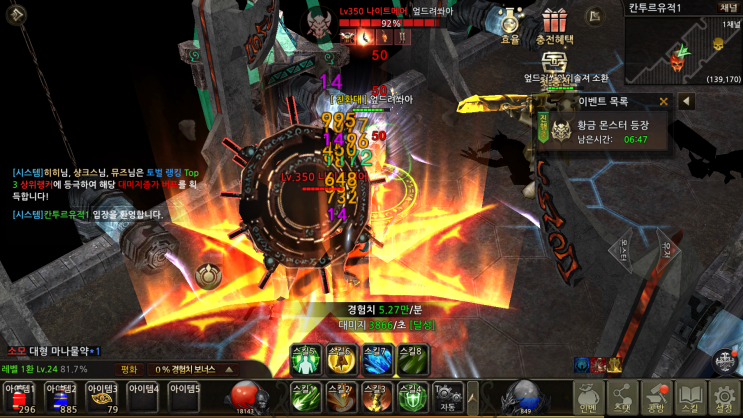
Task: Use the 아이템3 quick slot item
Action: pos(102,398)
